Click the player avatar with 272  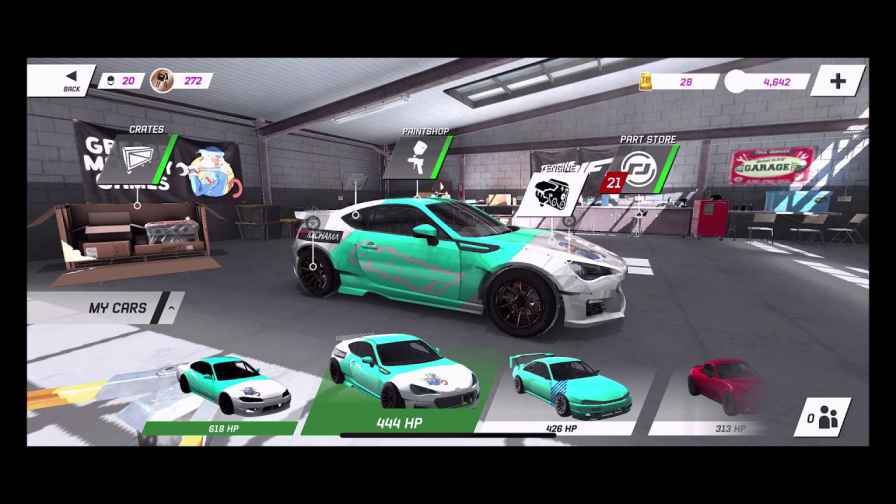163,81
